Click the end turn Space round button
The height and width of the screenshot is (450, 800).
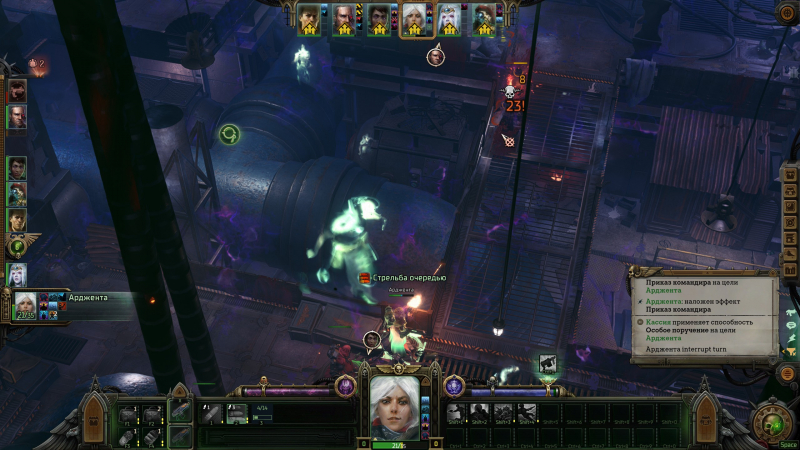(774, 418)
